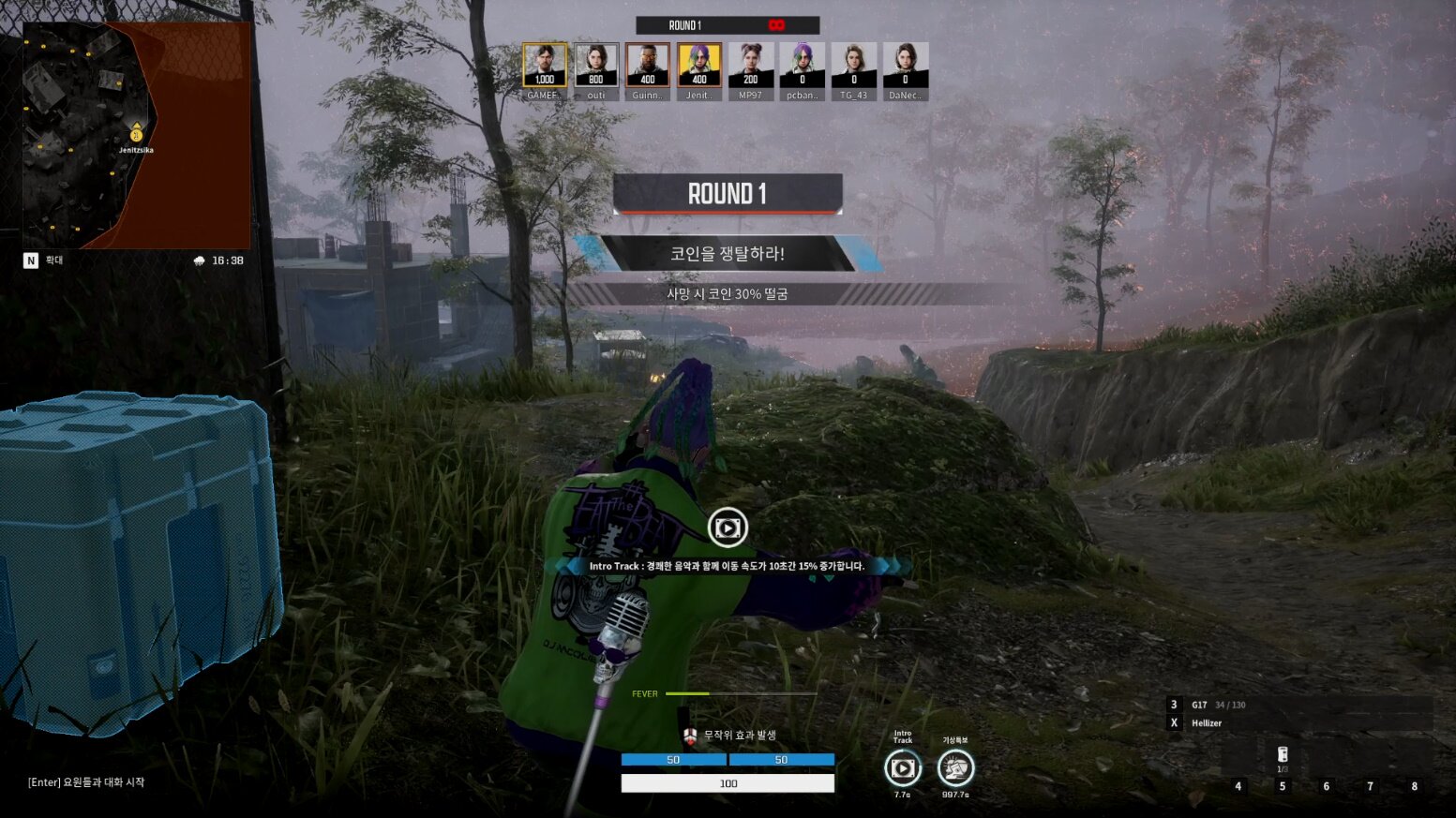The height and width of the screenshot is (818, 1456).
Task: Select the G17 pistol weapon row
Action: point(1298,705)
